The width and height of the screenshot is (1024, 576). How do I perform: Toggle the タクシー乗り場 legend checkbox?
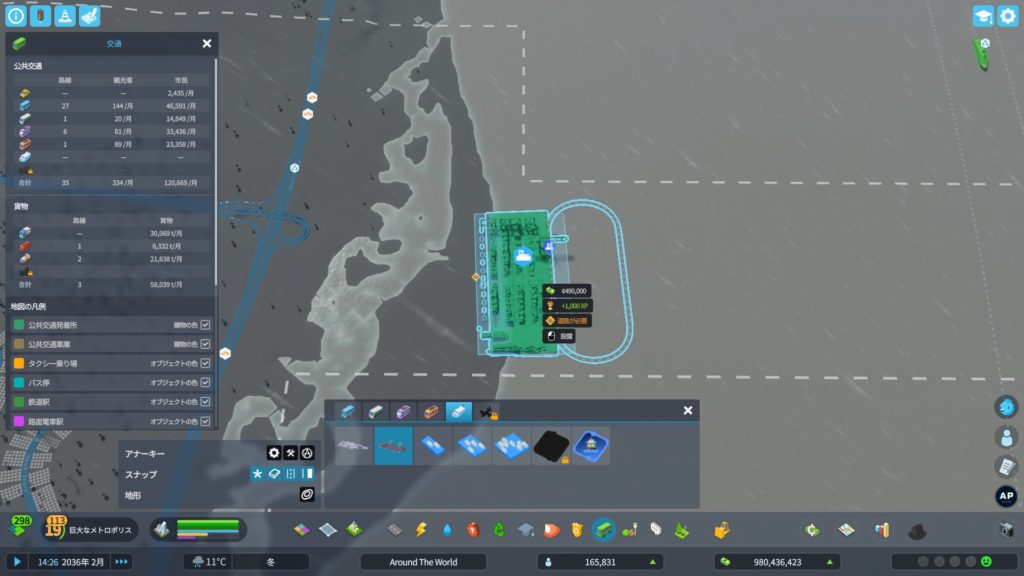tap(205, 362)
